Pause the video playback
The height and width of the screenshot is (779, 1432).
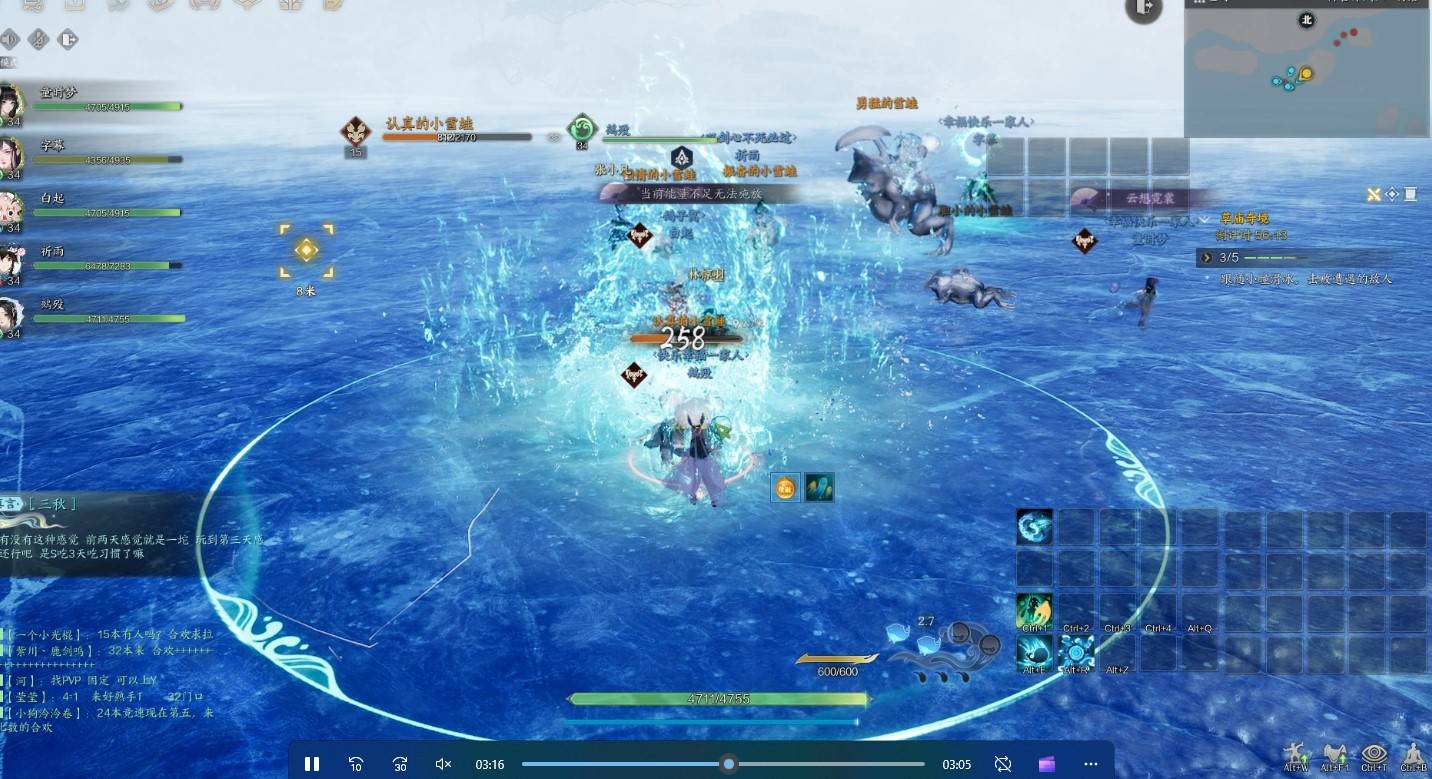(x=311, y=764)
